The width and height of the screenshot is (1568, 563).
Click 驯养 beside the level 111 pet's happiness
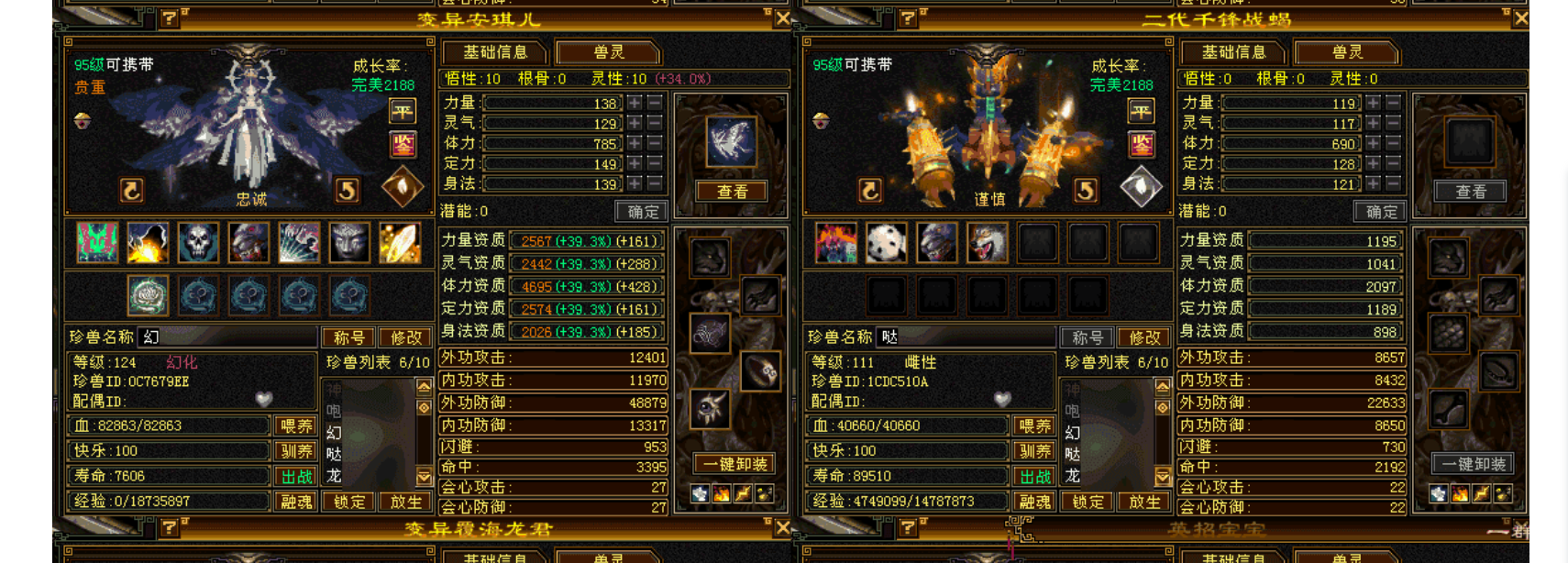point(1034,451)
